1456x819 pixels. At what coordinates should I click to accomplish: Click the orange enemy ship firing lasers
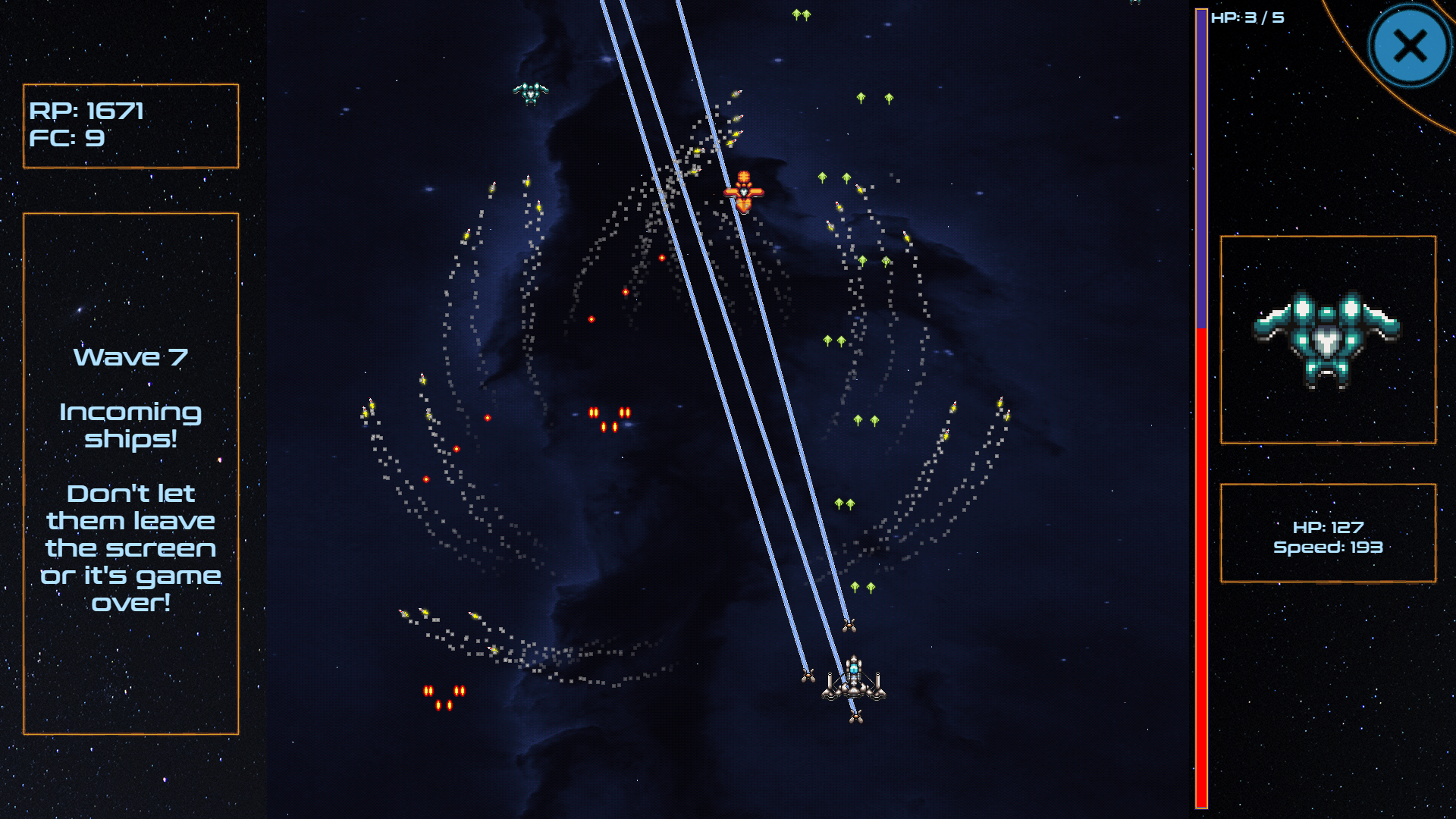pyautogui.click(x=745, y=193)
